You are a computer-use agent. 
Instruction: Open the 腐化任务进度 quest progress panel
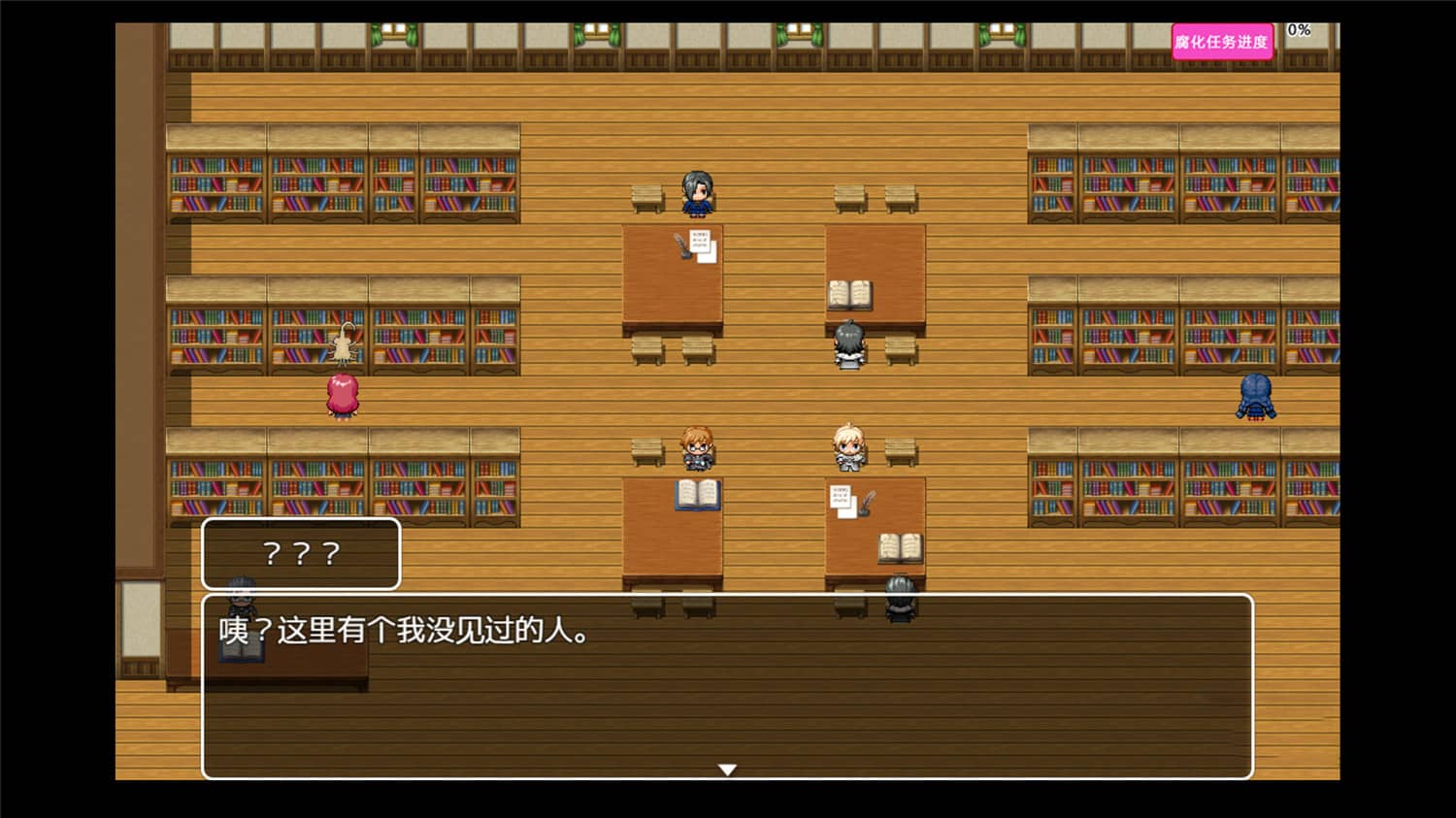(x=1223, y=42)
